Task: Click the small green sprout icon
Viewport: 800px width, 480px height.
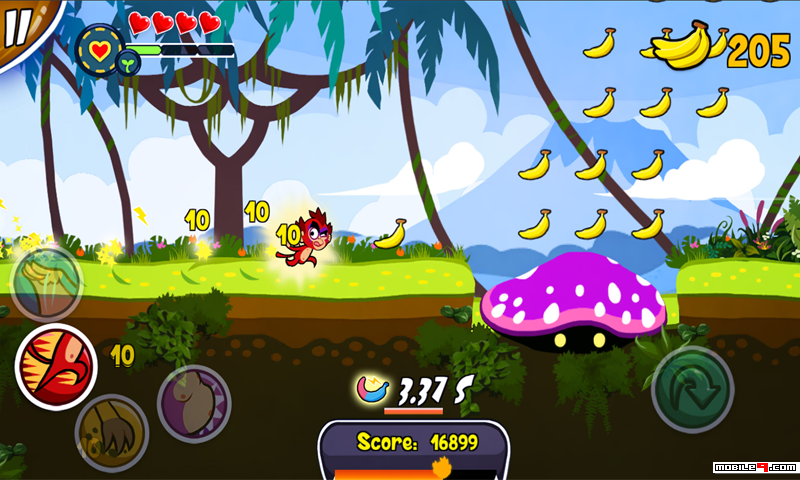Action: (128, 63)
